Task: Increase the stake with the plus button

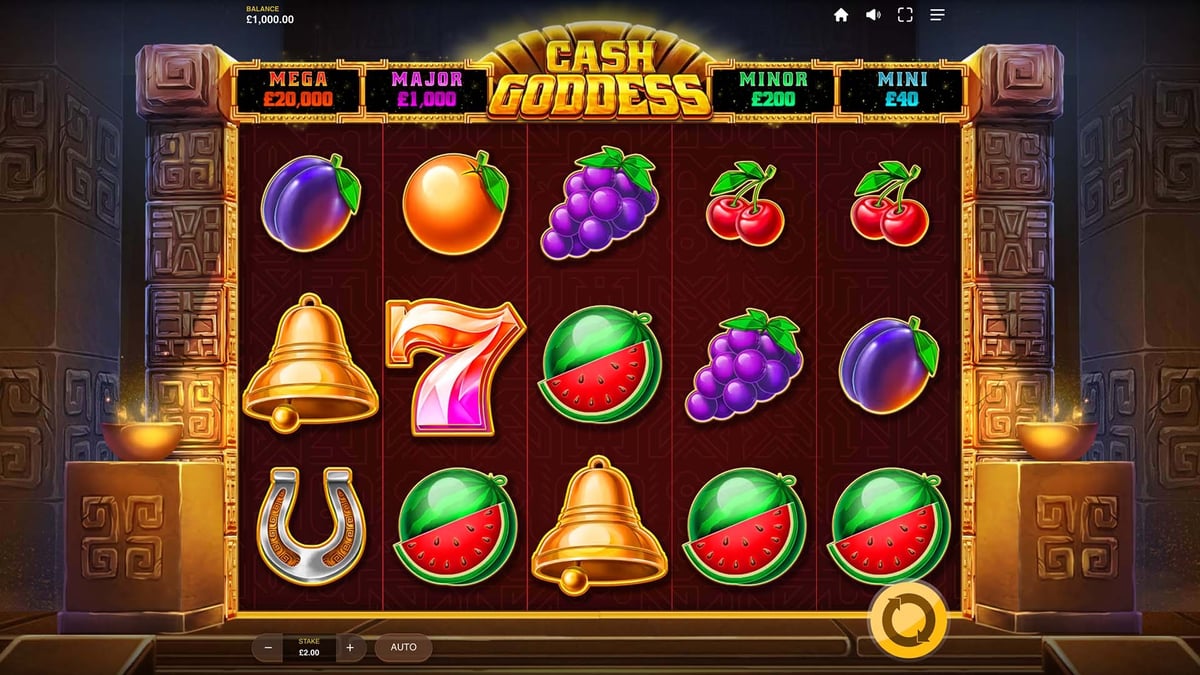Action: (x=349, y=647)
